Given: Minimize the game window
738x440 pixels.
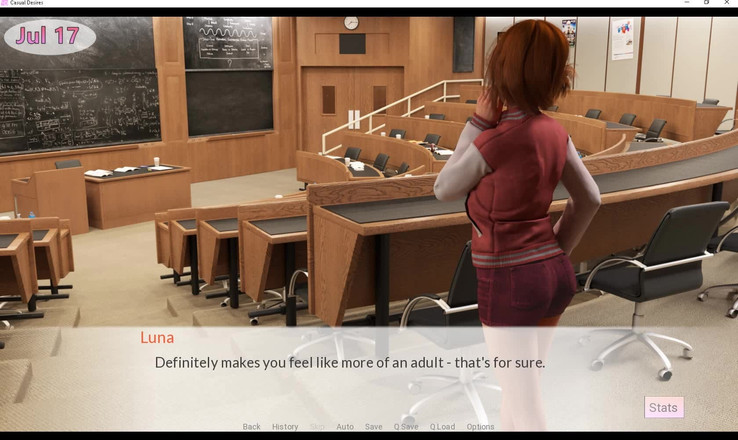Looking at the screenshot, I should tap(687, 3).
